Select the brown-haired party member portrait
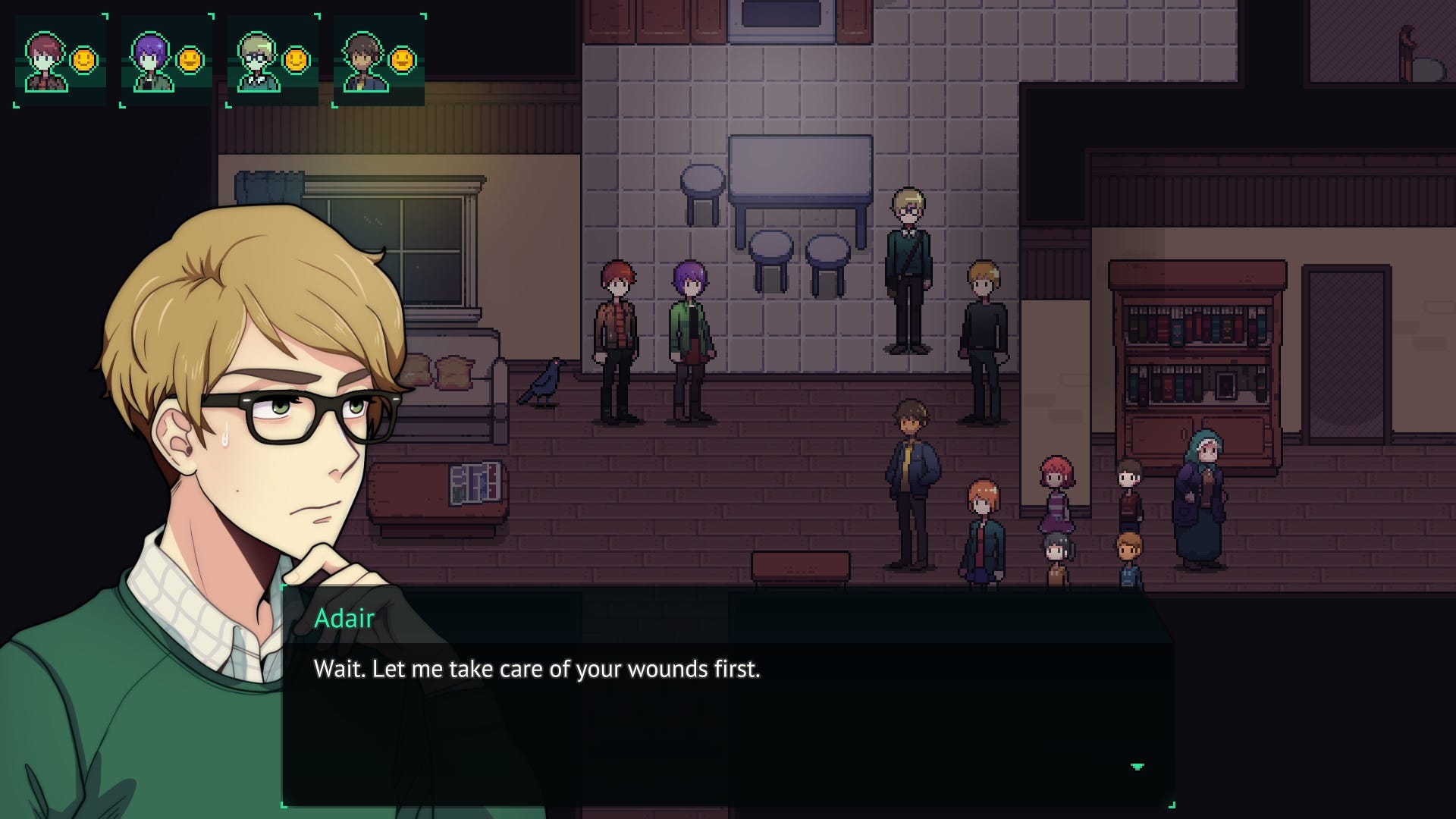This screenshot has width=1456, height=819. coord(365,62)
